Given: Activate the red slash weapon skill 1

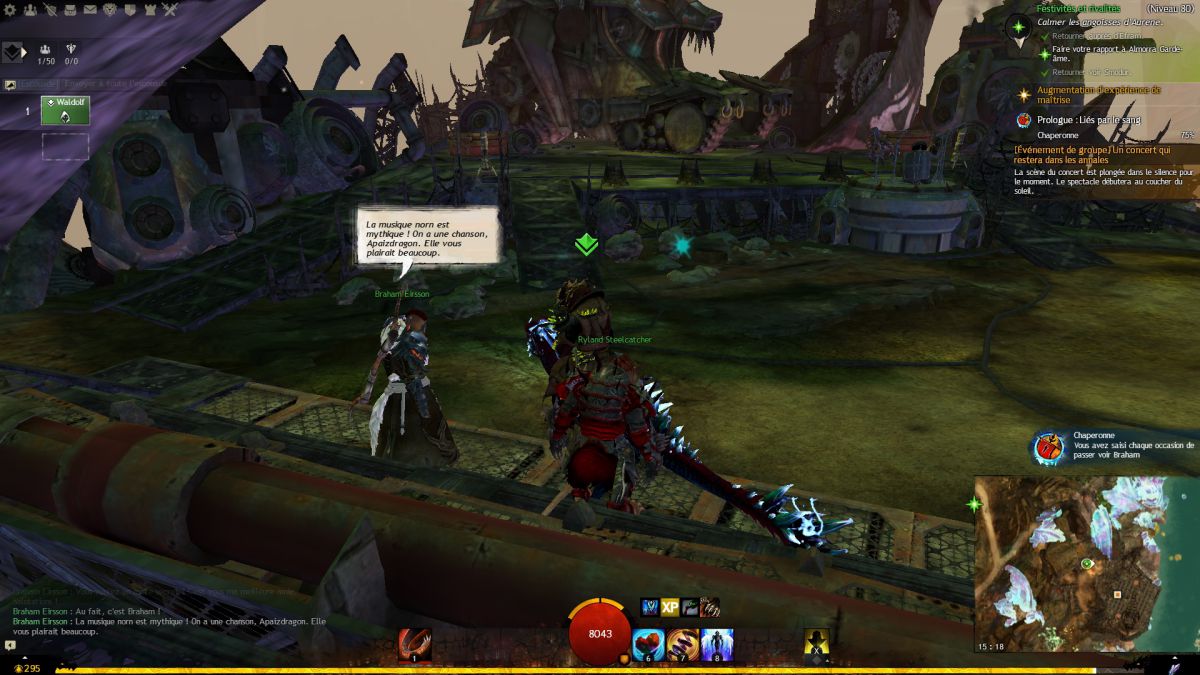Looking at the screenshot, I should (414, 645).
